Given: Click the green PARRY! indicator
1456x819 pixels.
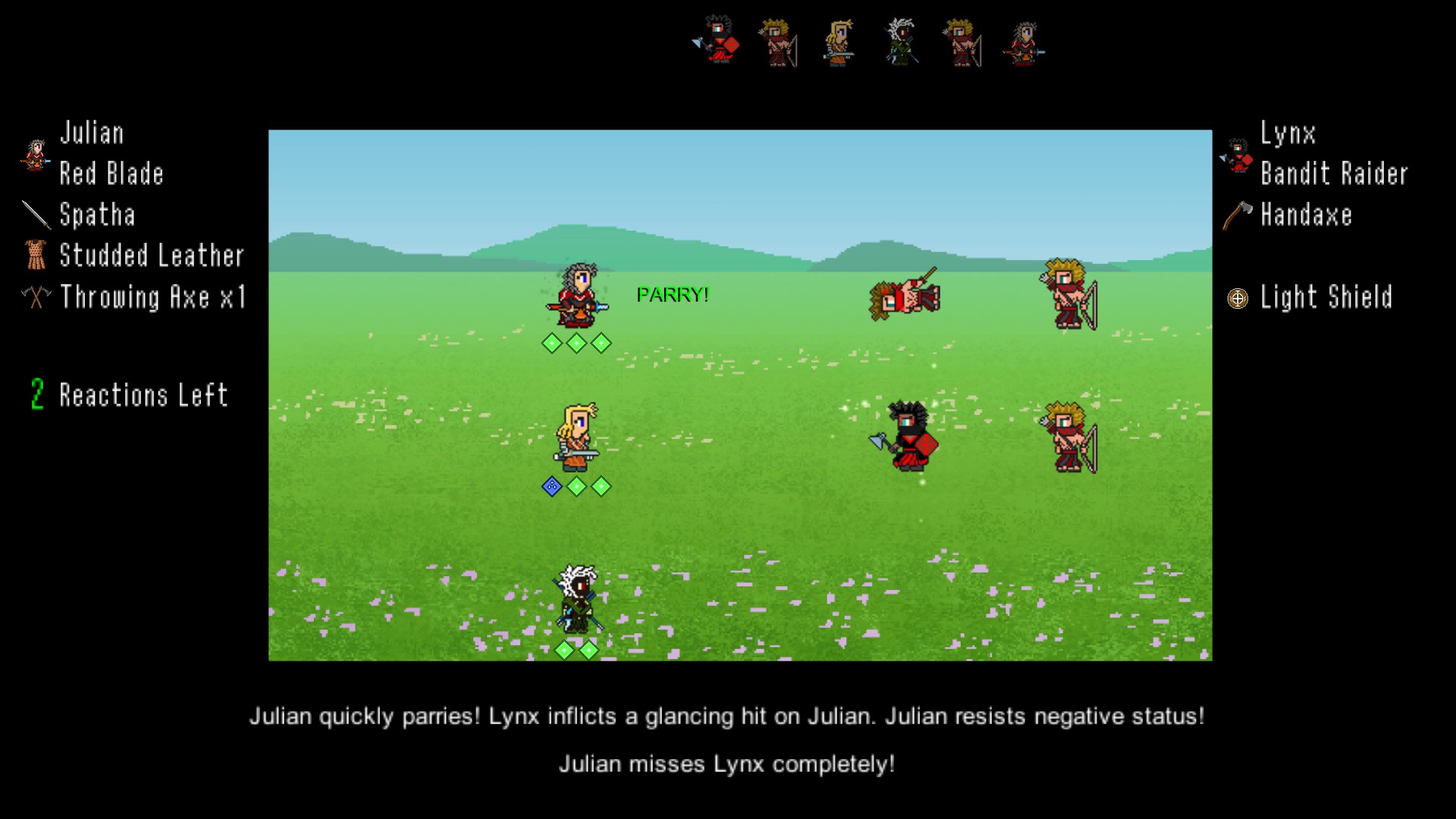Looking at the screenshot, I should [672, 294].
